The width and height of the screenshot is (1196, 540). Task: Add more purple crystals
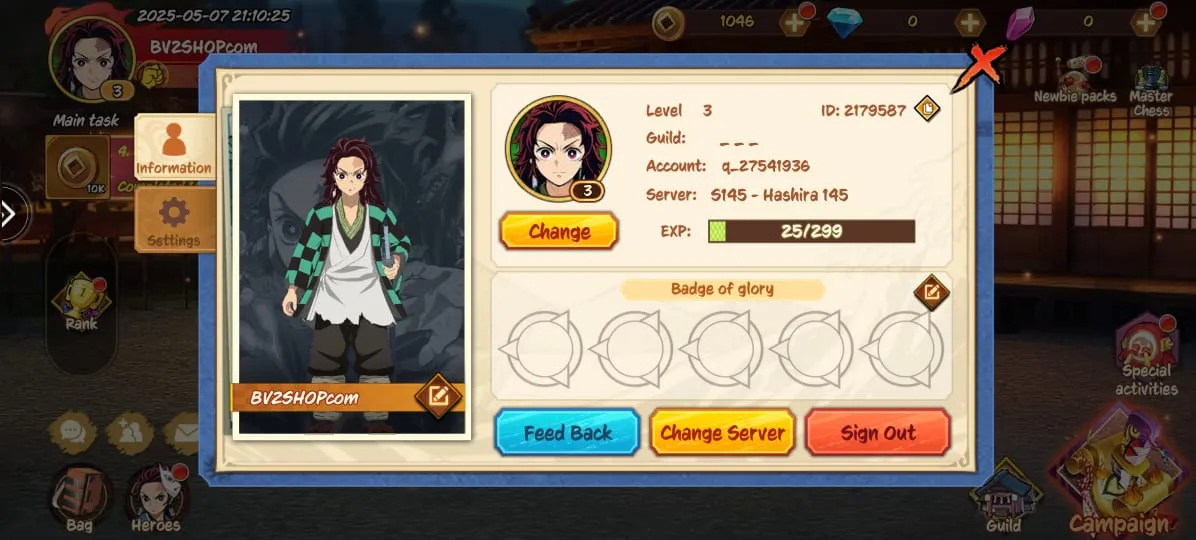1145,22
